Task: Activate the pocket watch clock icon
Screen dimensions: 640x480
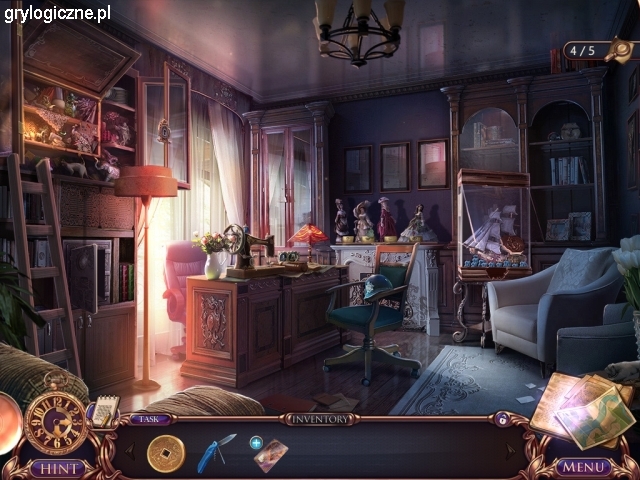Action: point(55,422)
